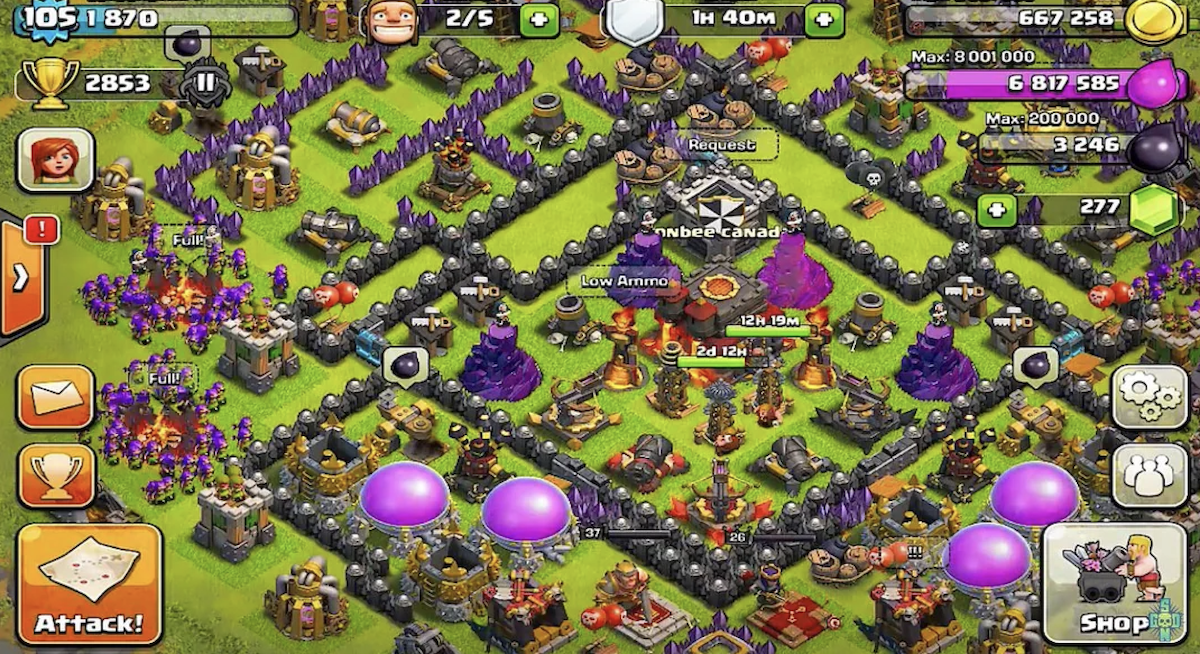The image size is (1200, 654).
Task: Collect the left dark elixir bubble
Action: pyautogui.click(x=405, y=366)
